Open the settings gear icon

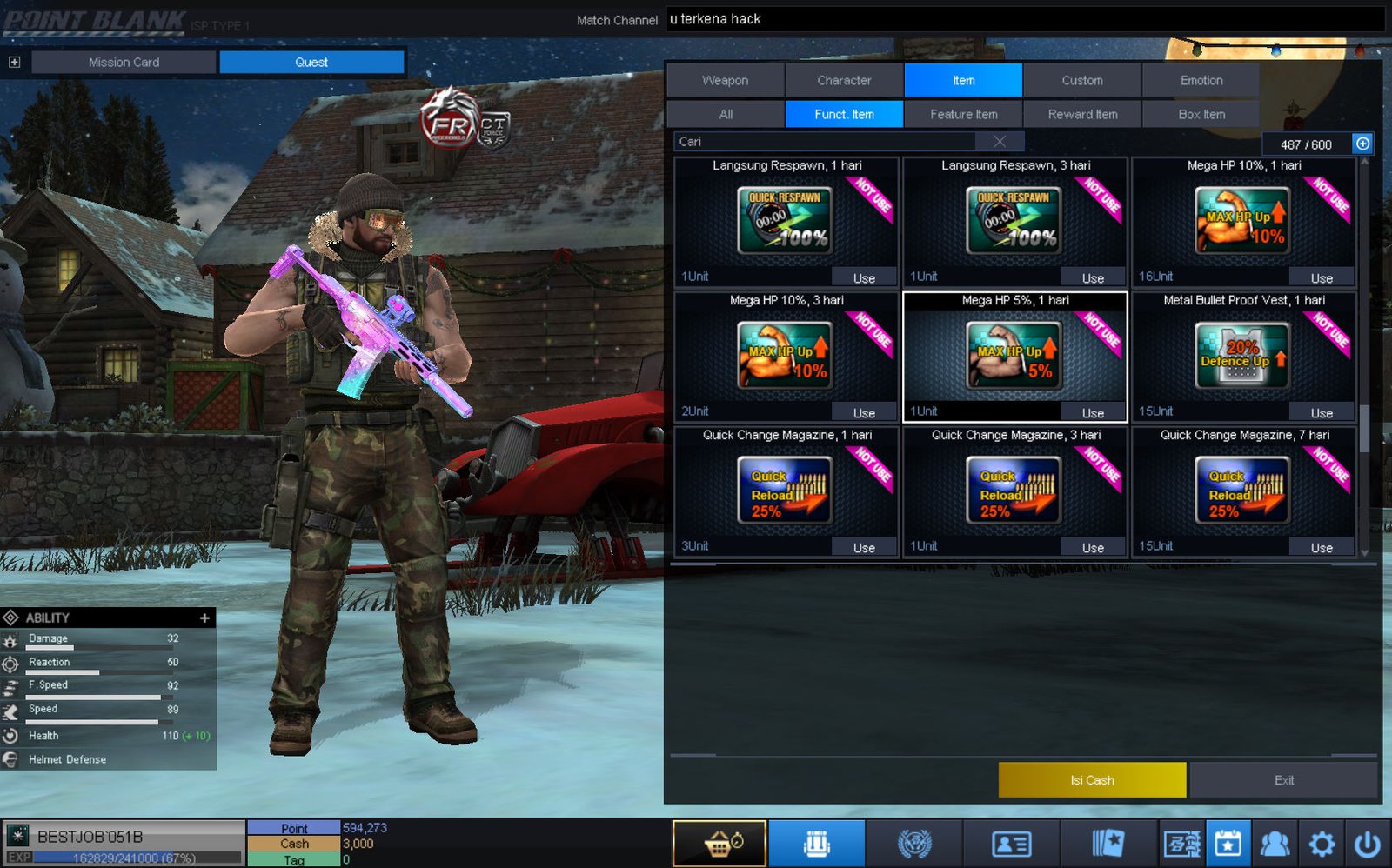point(1322,844)
